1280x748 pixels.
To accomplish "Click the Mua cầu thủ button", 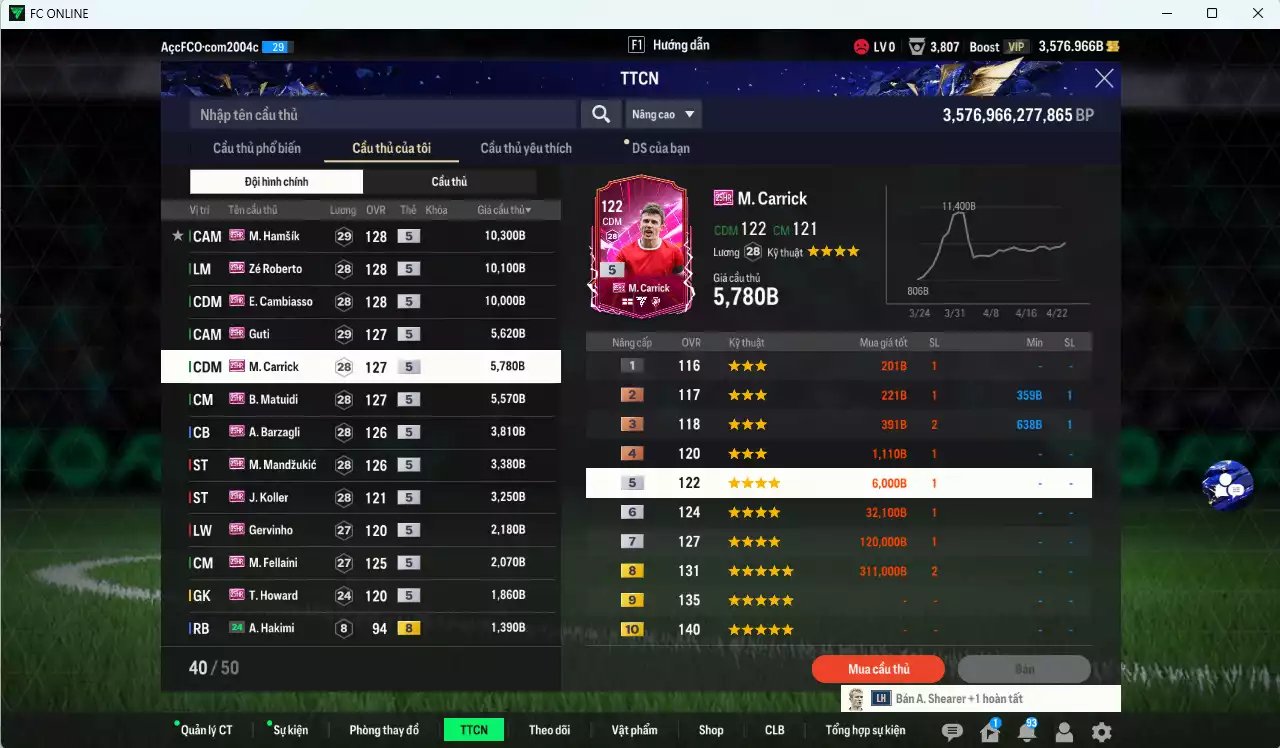I will 879,669.
